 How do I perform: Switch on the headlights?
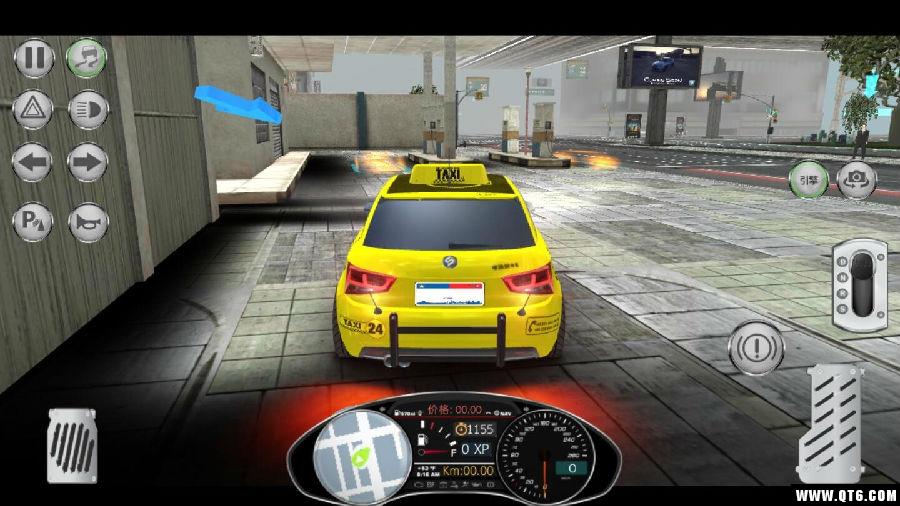(88, 109)
